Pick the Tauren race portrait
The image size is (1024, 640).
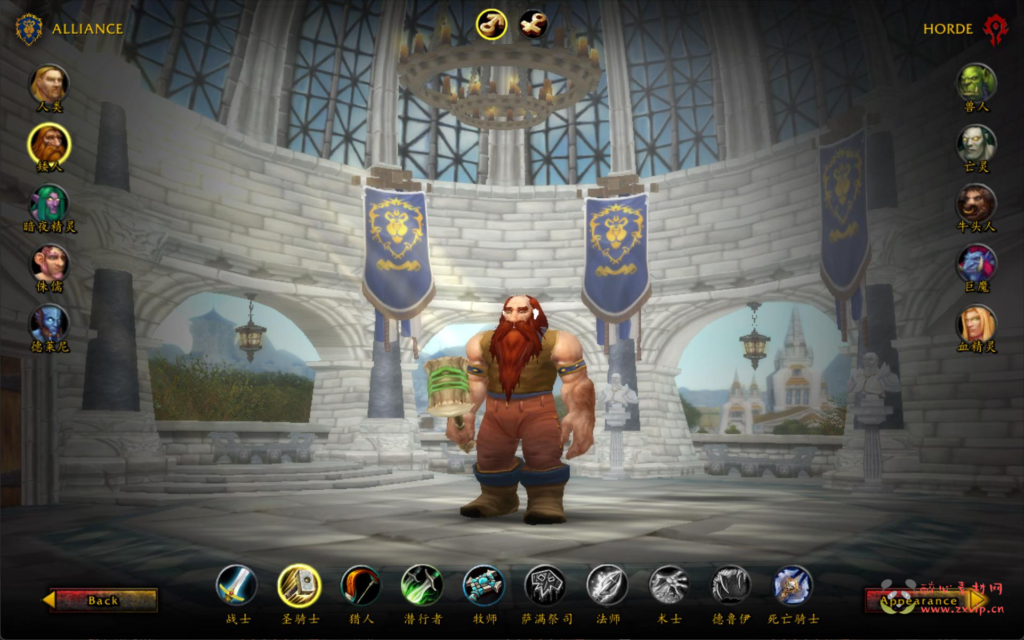click(x=976, y=203)
